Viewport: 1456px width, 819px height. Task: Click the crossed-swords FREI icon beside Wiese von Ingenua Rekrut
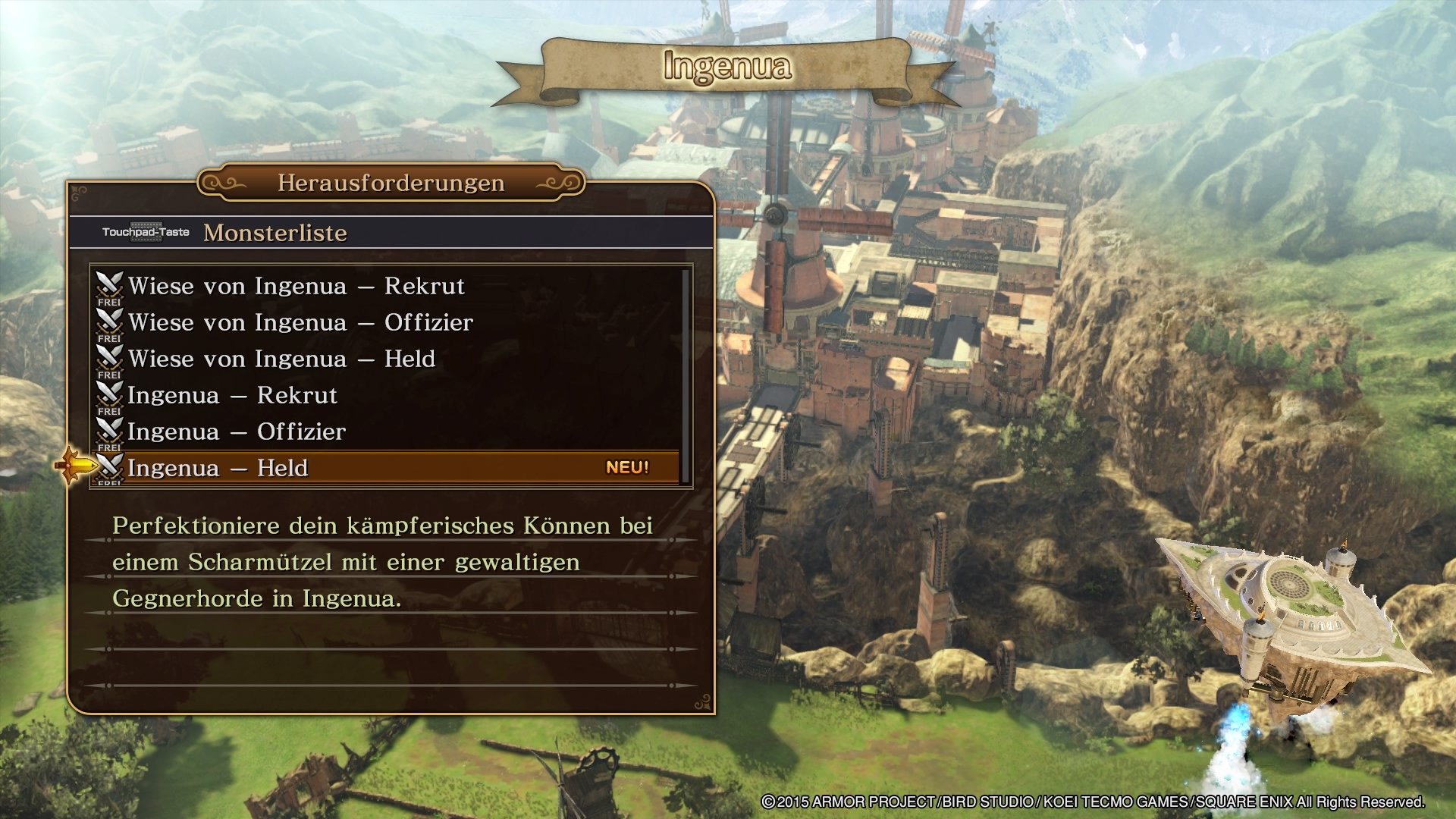pos(109,286)
